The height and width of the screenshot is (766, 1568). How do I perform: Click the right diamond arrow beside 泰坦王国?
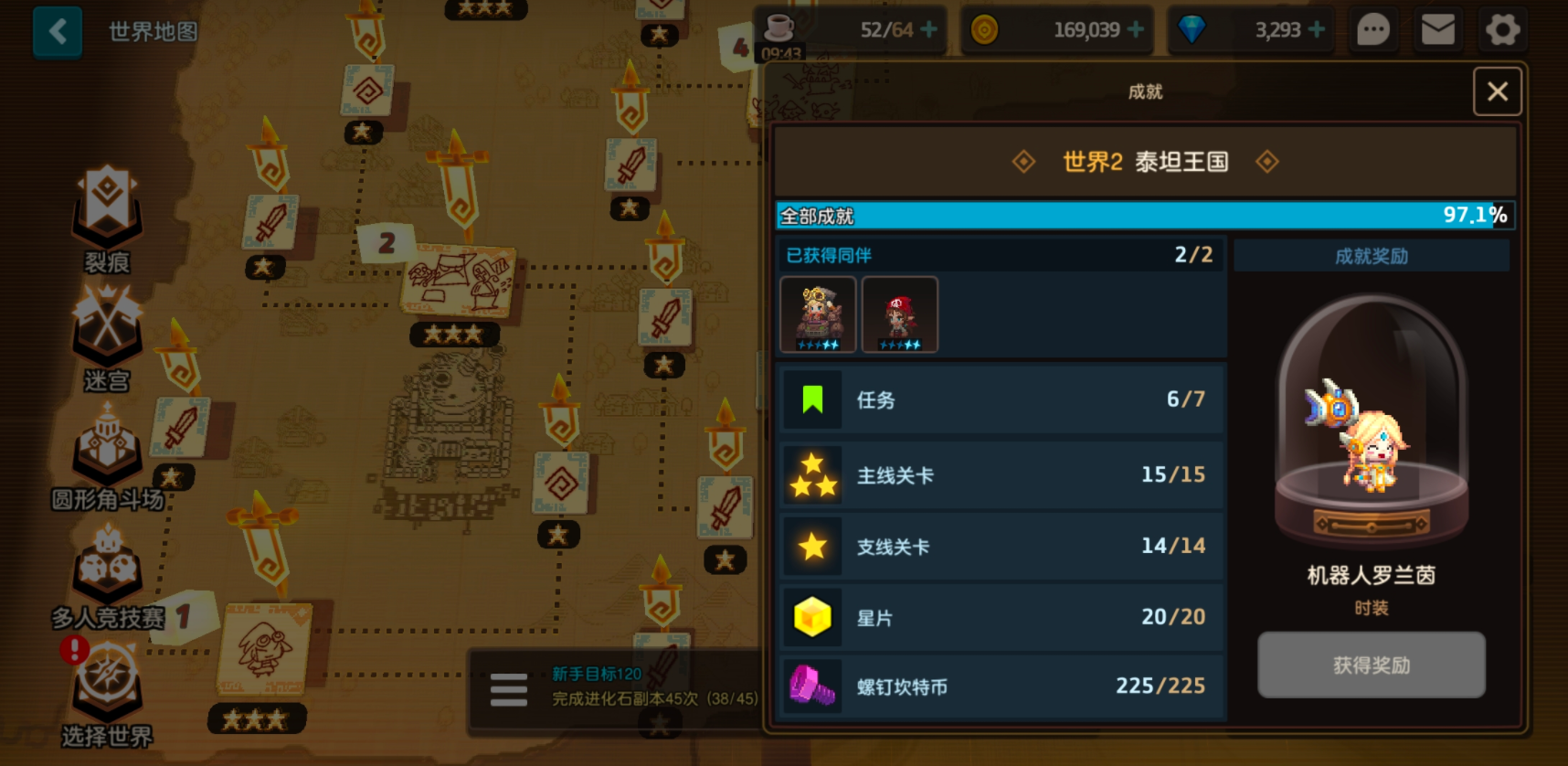(x=1267, y=162)
